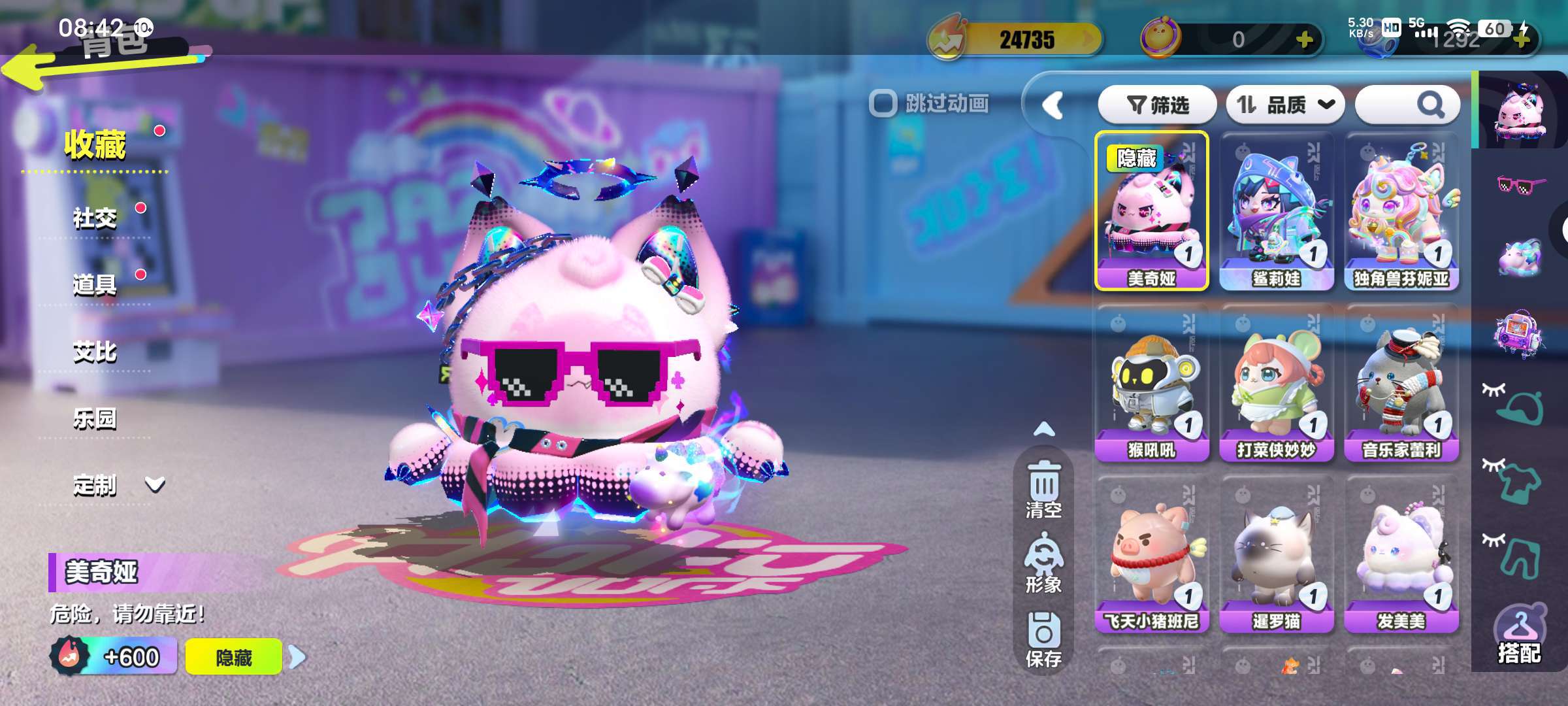The image size is (1568, 706).
Task: Add currency with the gold coin plus
Action: click(1304, 41)
